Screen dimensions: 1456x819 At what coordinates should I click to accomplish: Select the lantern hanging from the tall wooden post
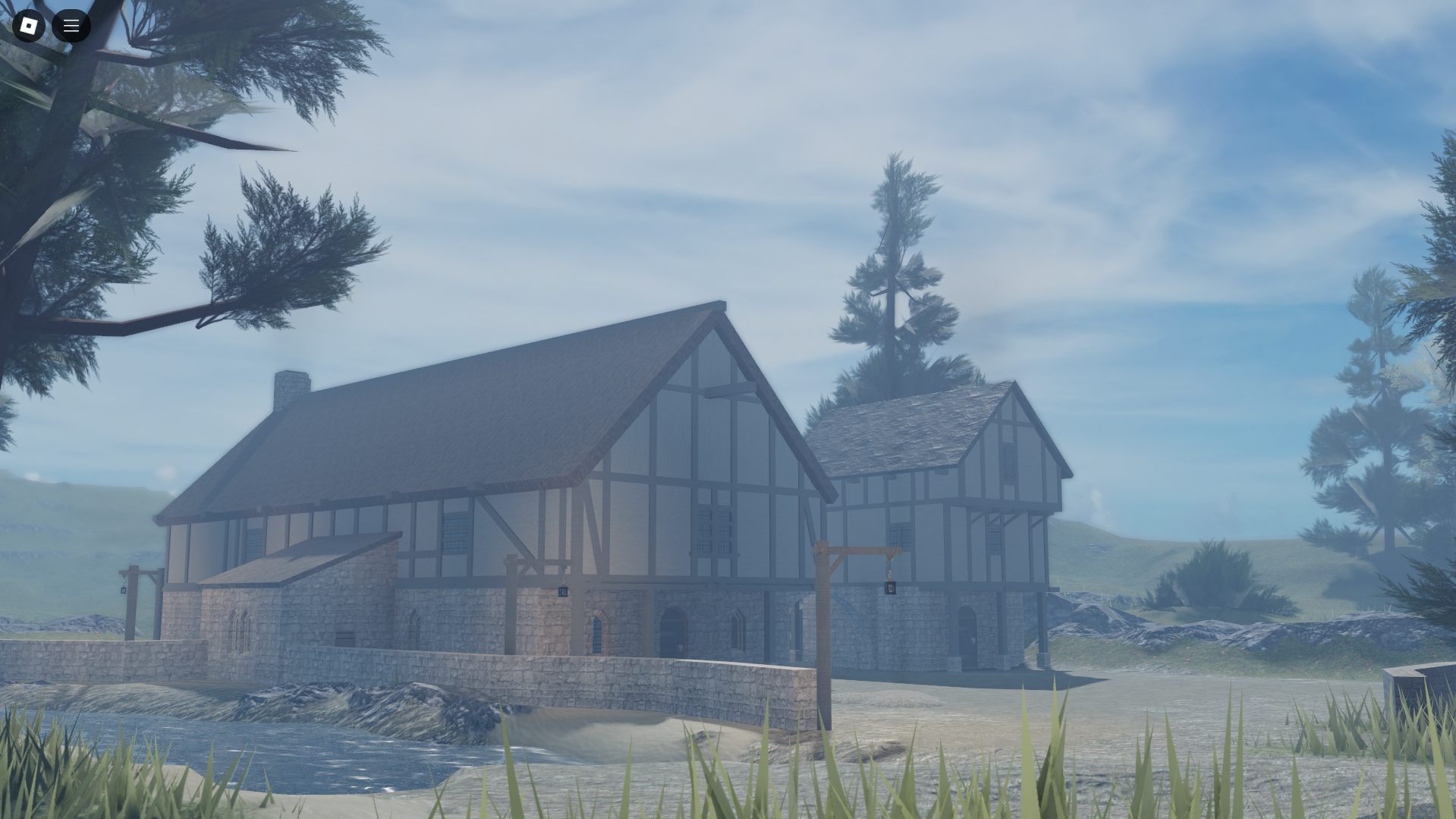pos(891,587)
